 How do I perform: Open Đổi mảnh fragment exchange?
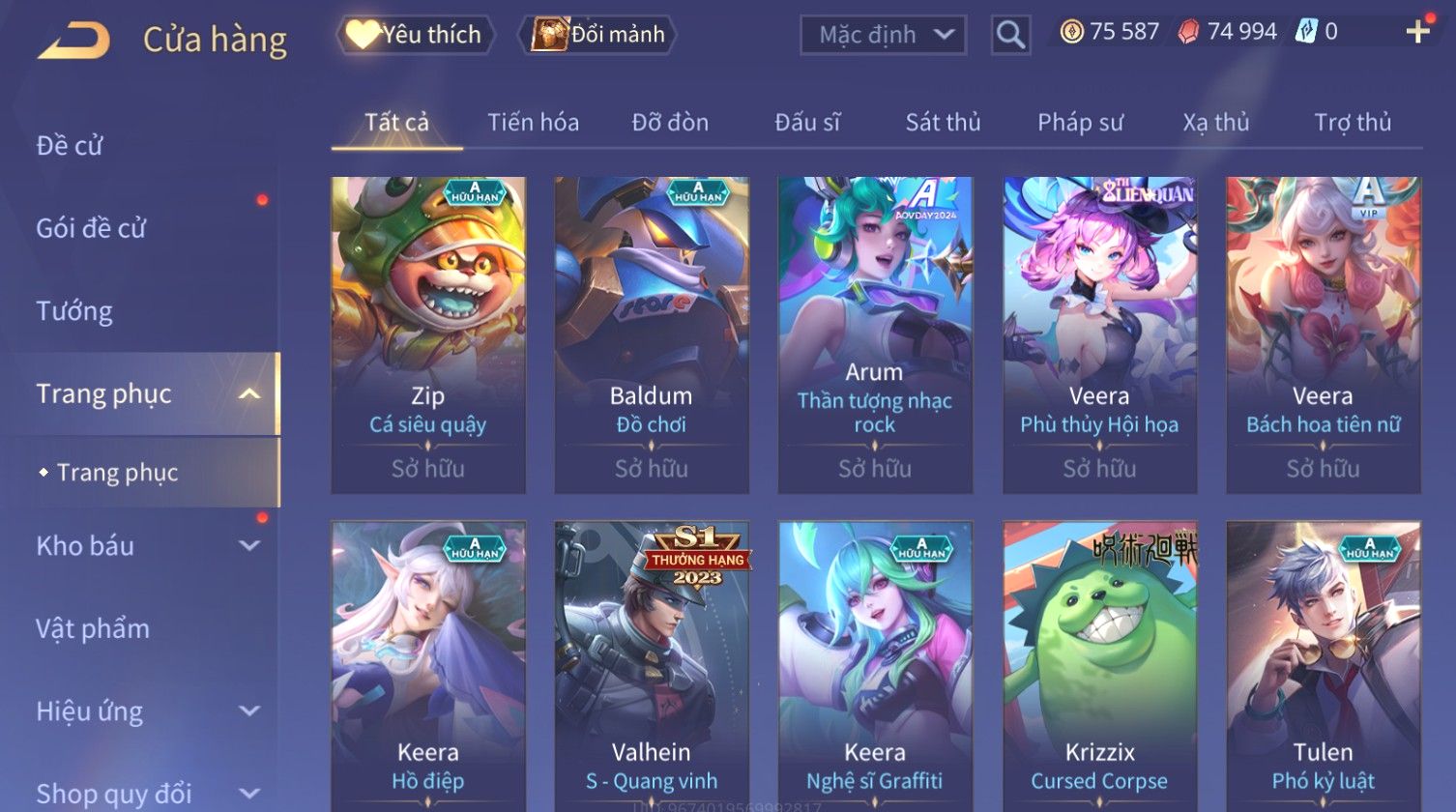pos(598,35)
